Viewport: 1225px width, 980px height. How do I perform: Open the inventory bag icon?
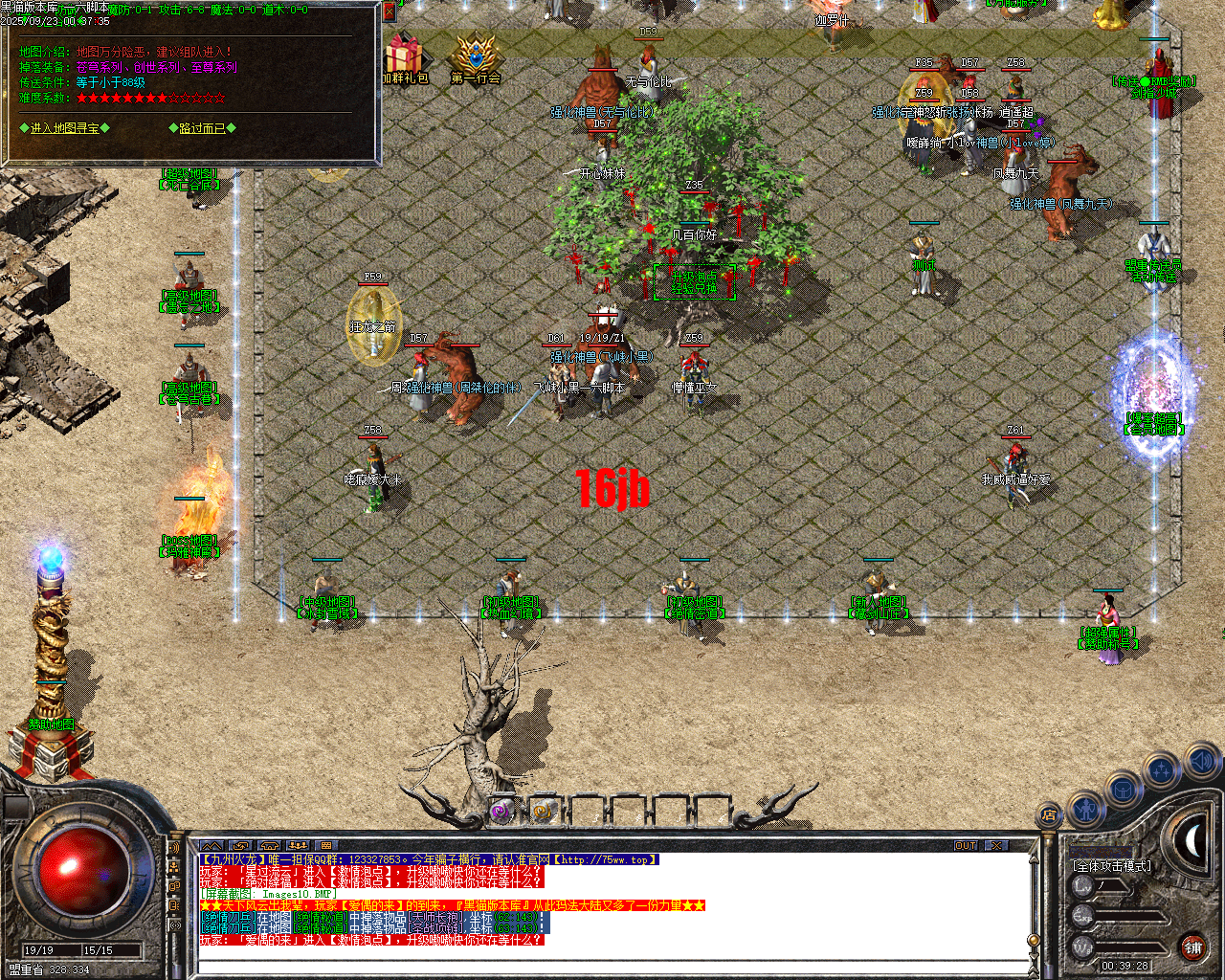[x=1124, y=788]
